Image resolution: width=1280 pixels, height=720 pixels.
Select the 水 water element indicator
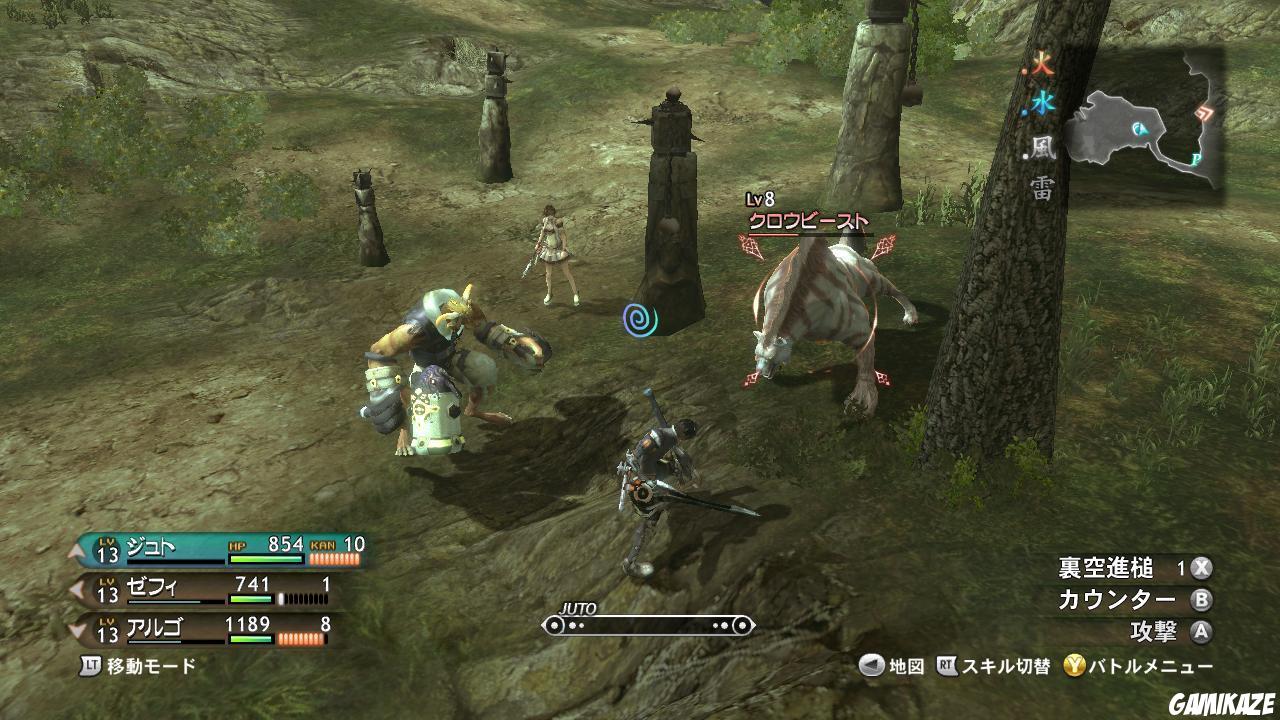tap(1043, 102)
